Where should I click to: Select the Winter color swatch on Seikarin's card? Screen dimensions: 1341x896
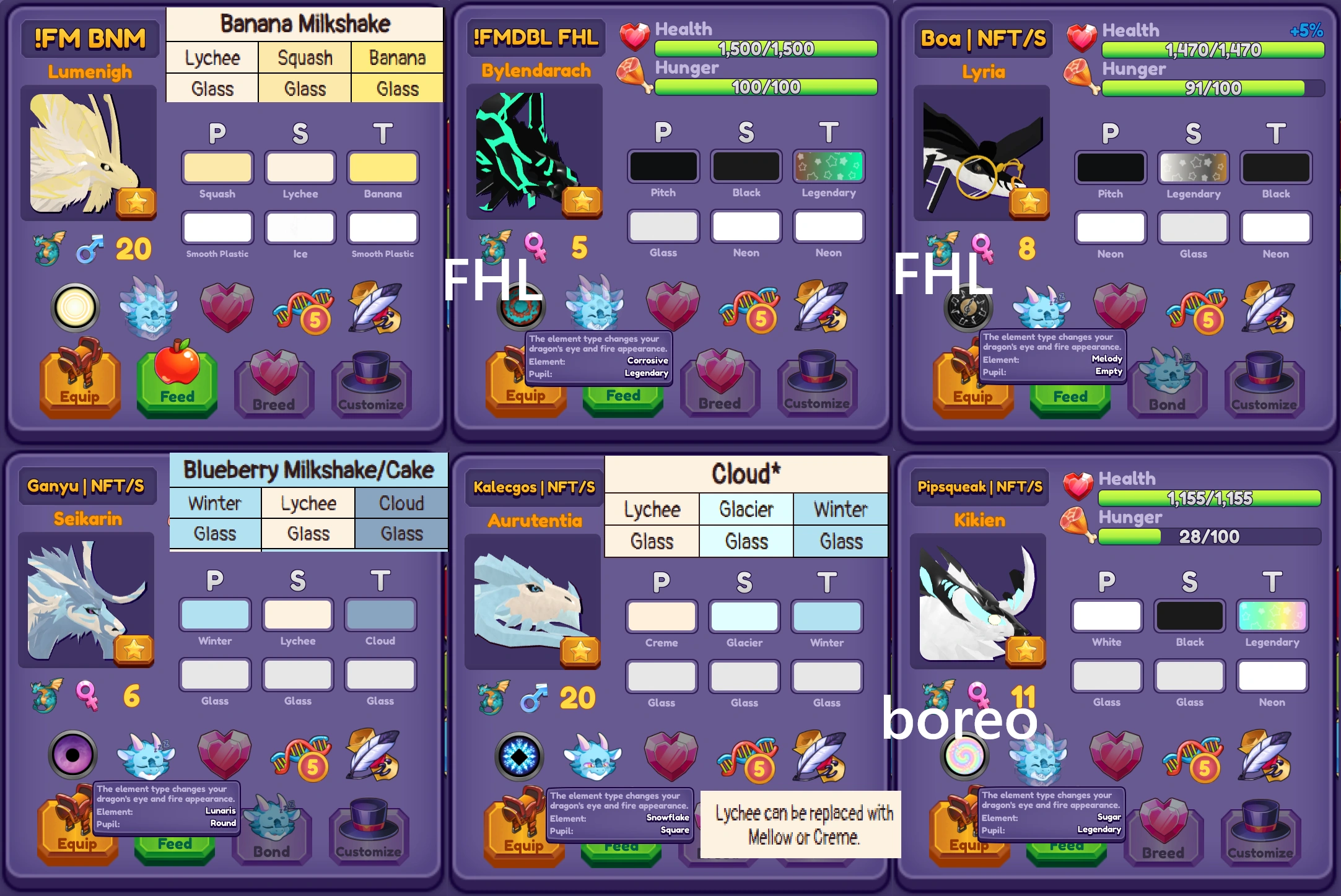tap(215, 615)
